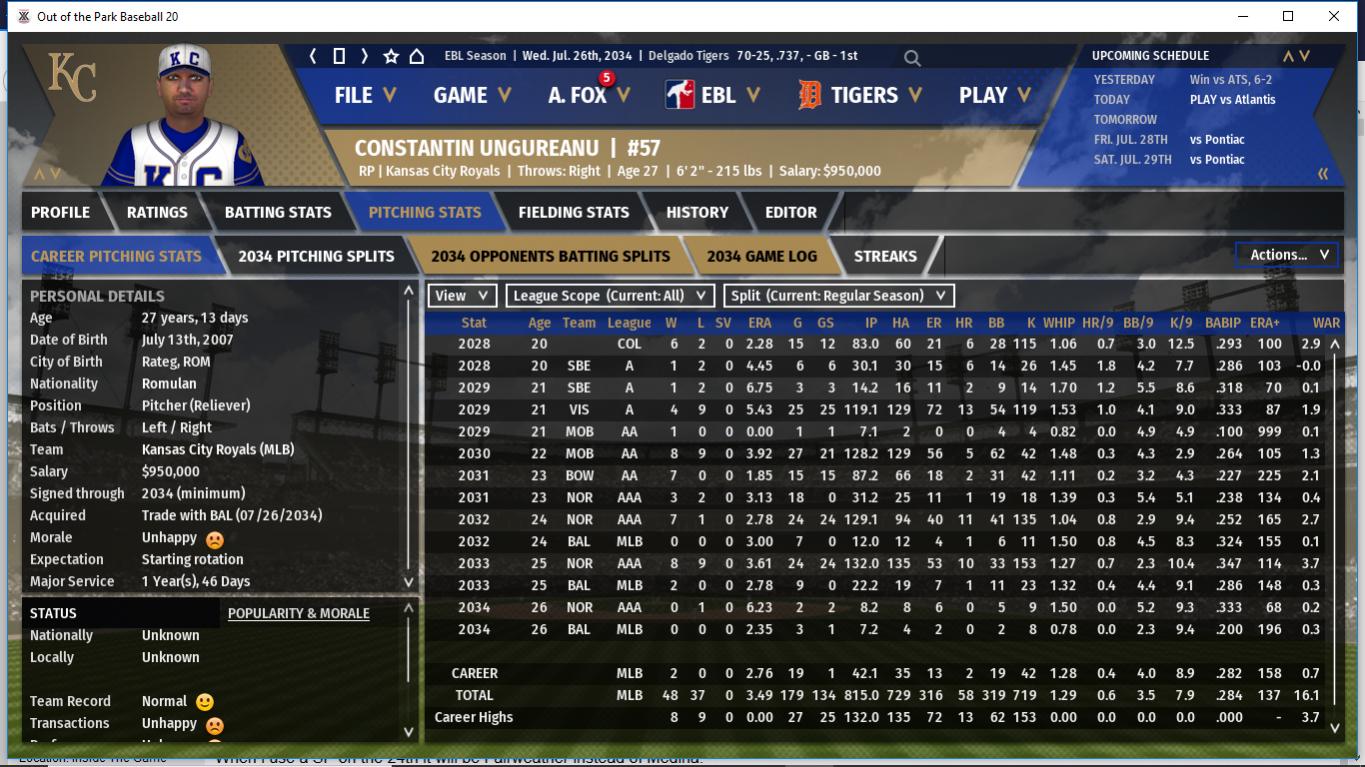Open the player EDITOR tab
The height and width of the screenshot is (767, 1365).
pyautogui.click(x=790, y=212)
